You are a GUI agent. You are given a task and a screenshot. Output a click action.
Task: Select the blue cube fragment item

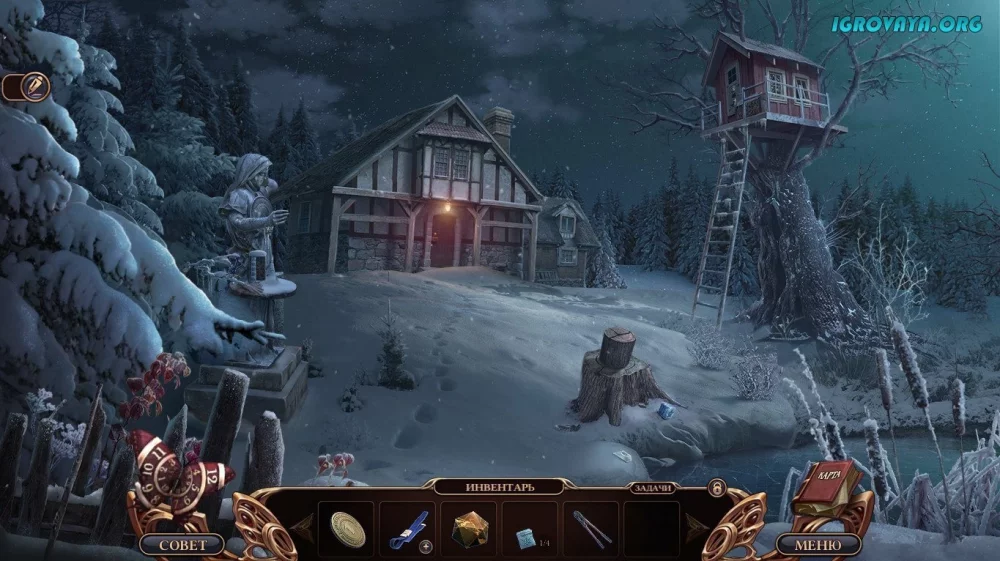point(526,537)
